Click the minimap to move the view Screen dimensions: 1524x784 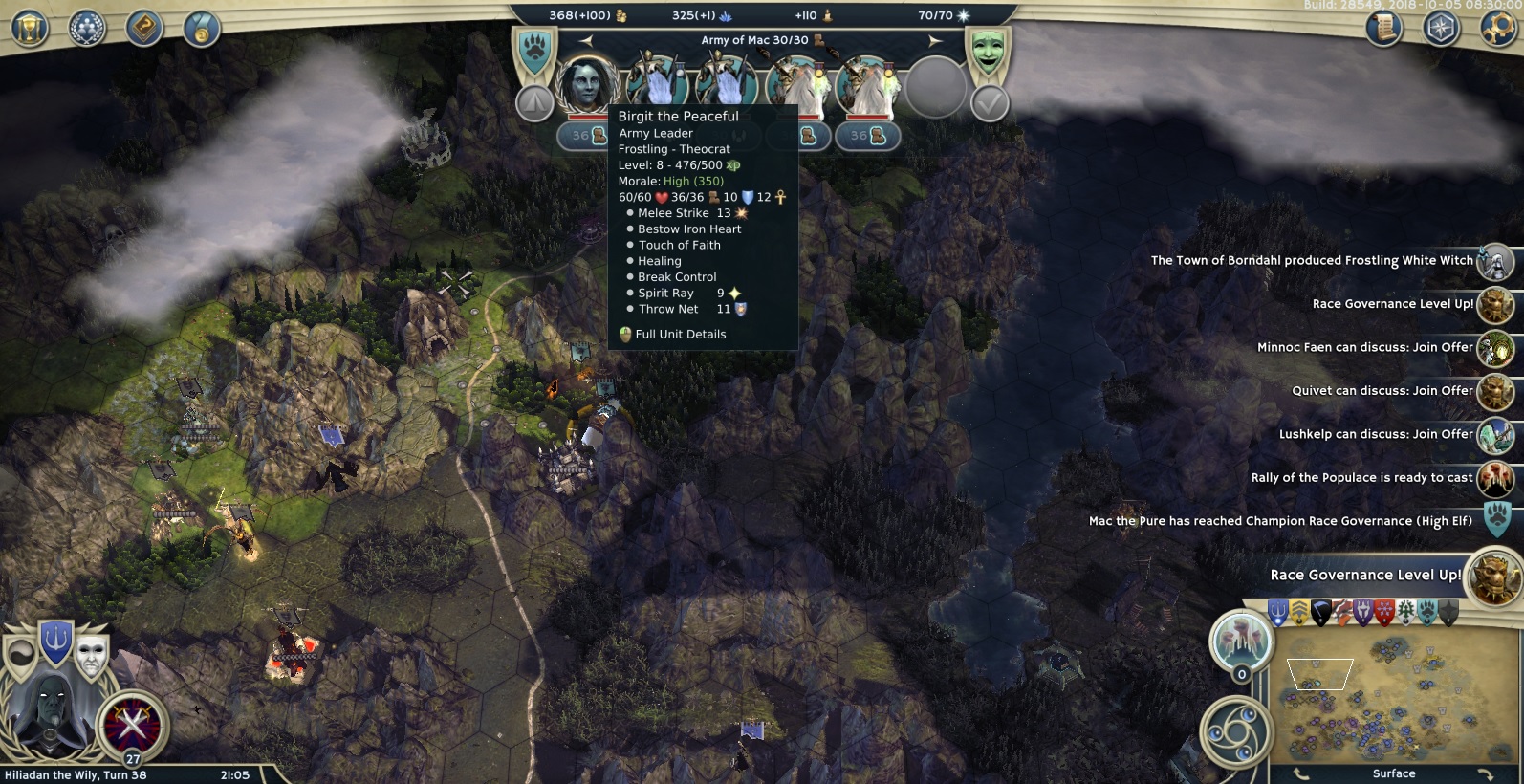tap(1396, 698)
